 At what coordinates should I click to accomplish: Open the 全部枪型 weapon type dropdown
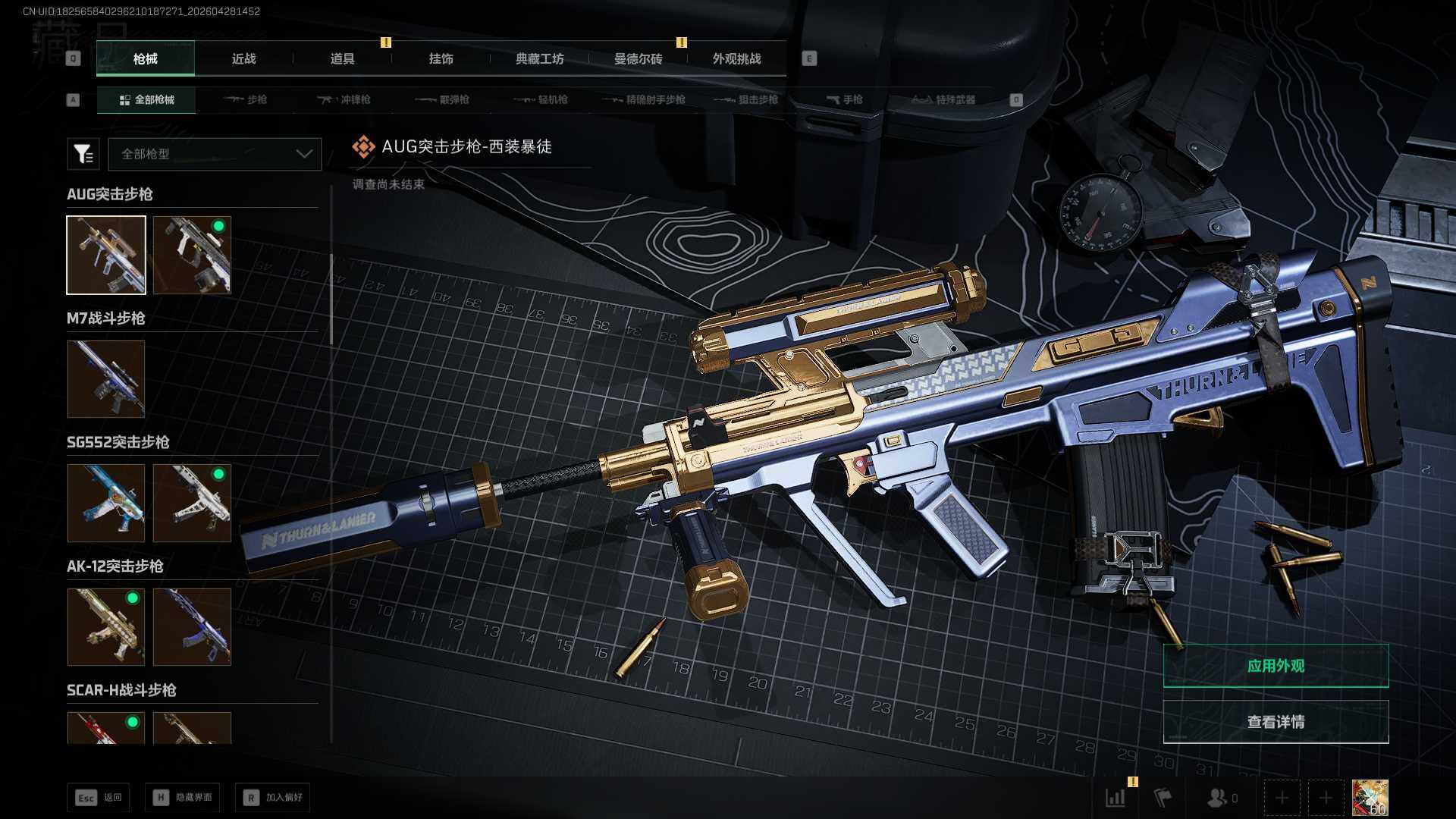[x=215, y=154]
